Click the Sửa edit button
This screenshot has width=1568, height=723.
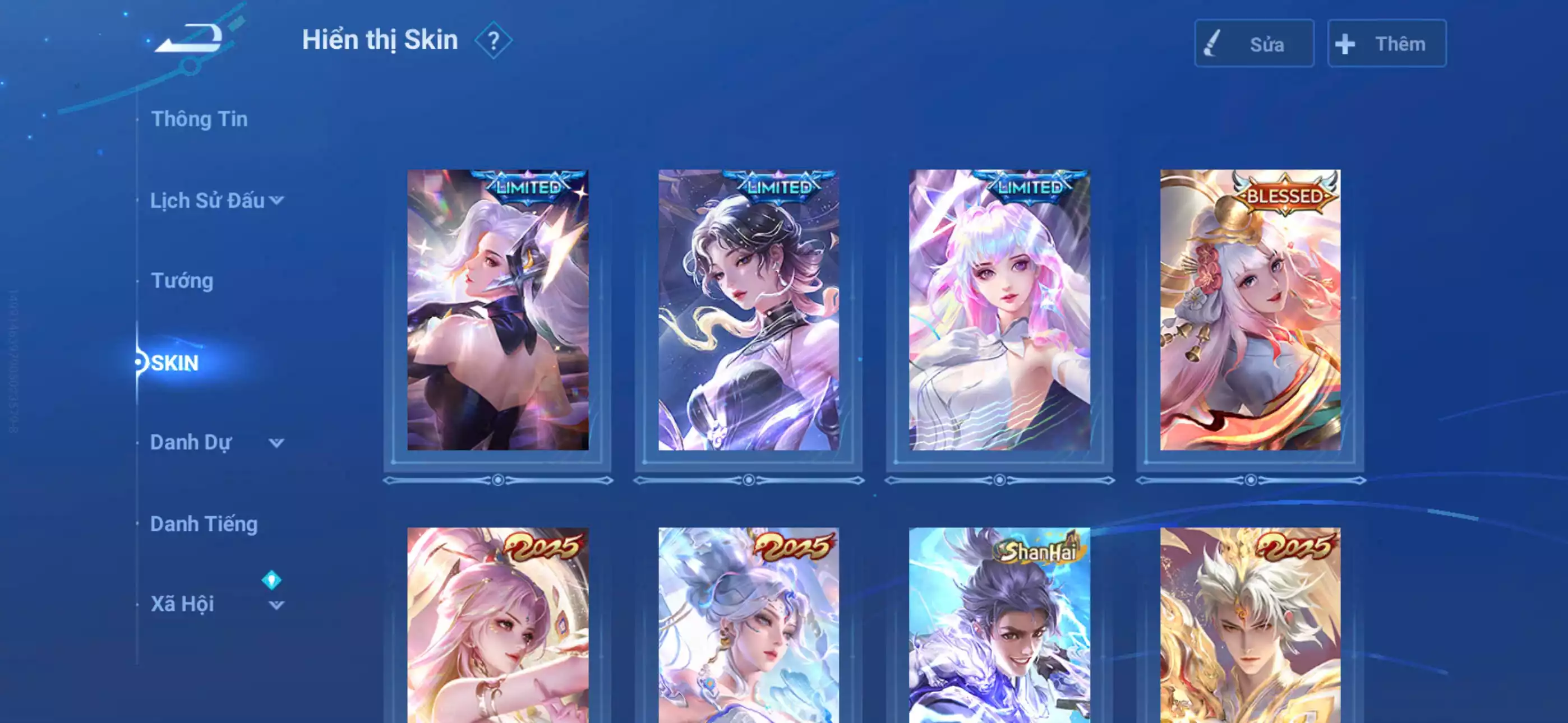[1254, 43]
